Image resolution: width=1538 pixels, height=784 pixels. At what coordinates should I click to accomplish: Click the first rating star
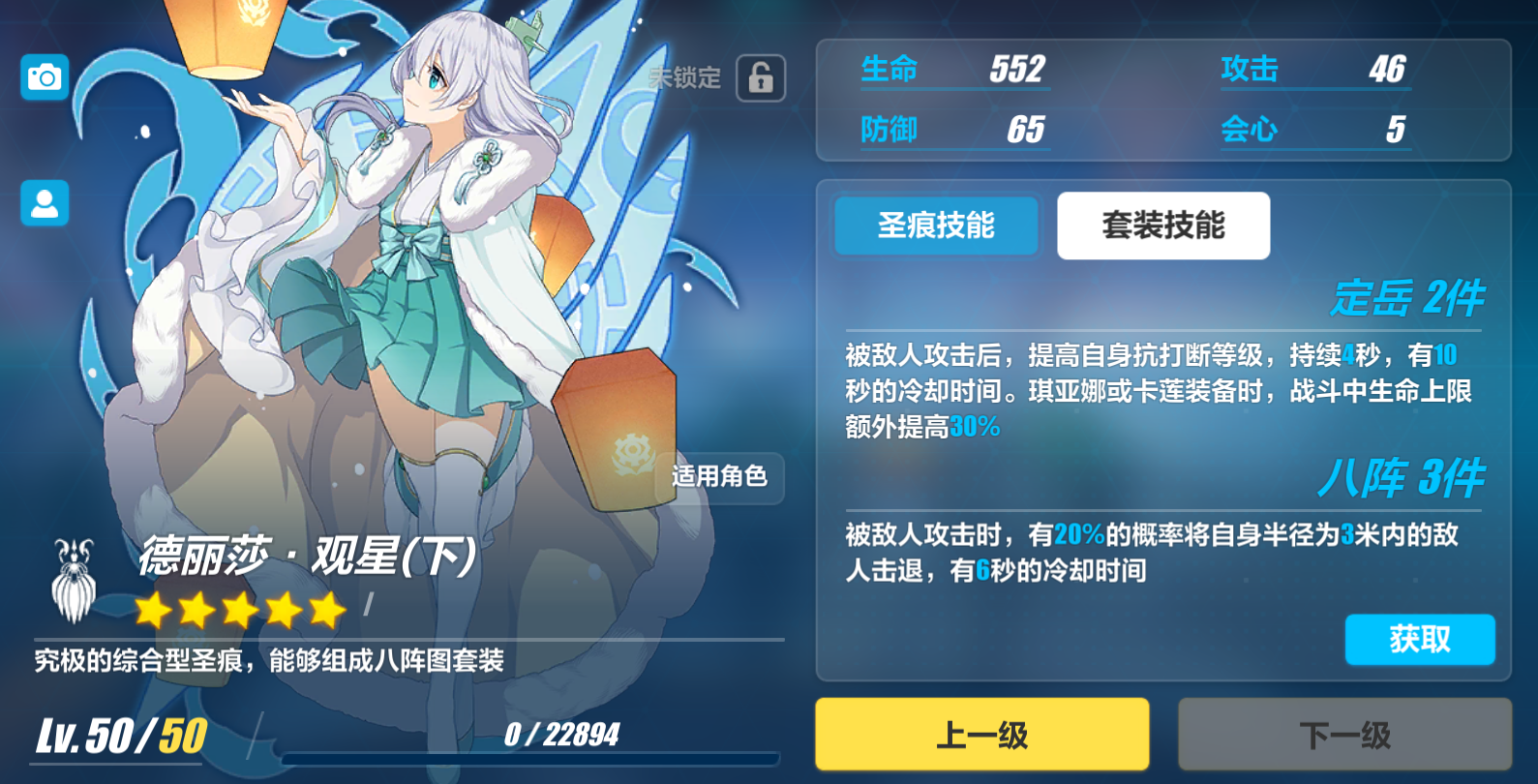point(152,610)
